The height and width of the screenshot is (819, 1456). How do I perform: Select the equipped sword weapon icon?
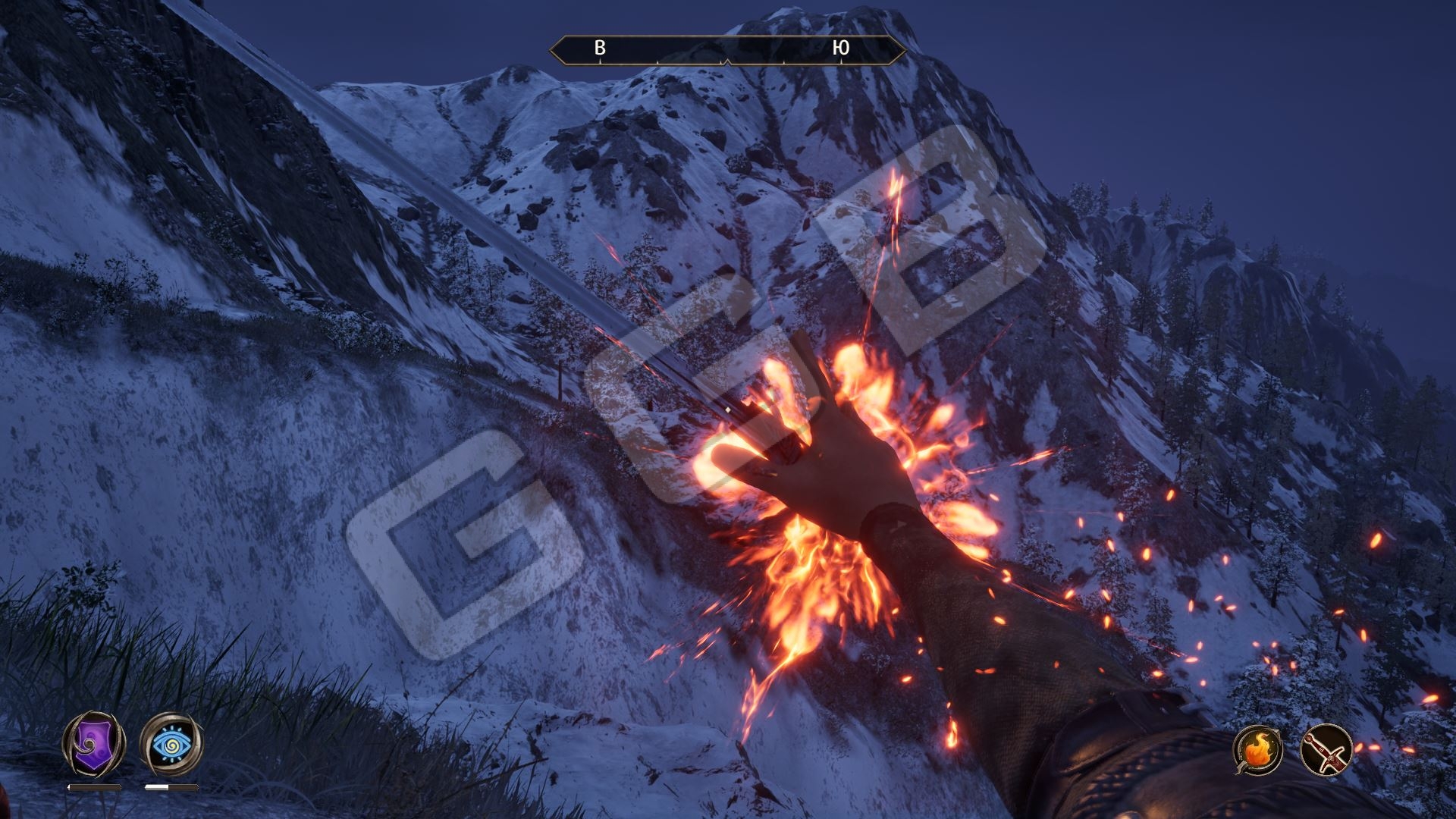[1327, 752]
